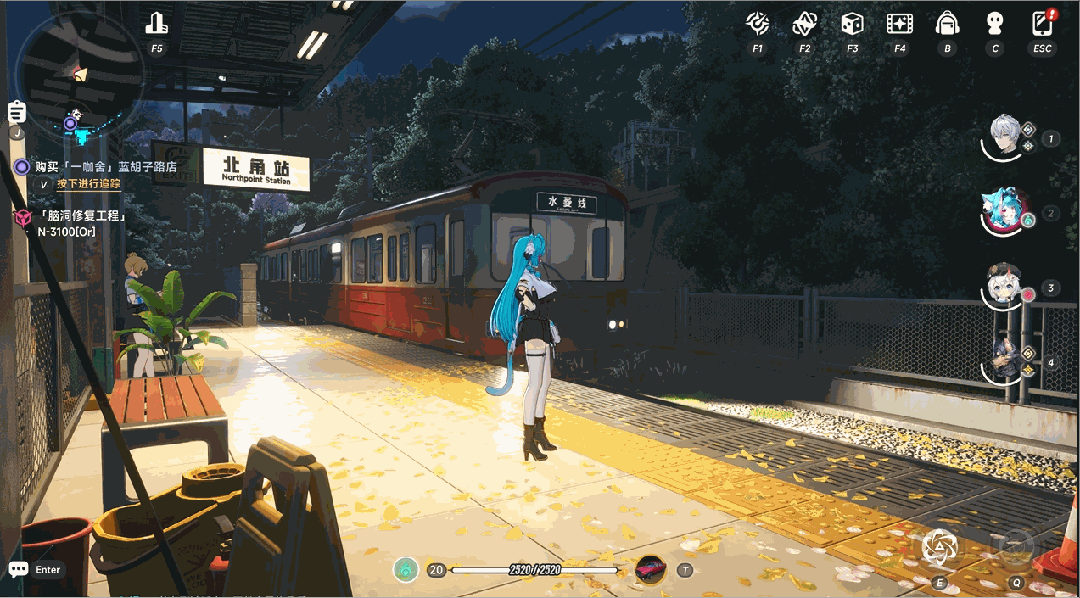The width and height of the screenshot is (1080, 598).
Task: Track the 购买「一咖舍」蓝胡子路店 quest
Action: tap(105, 166)
